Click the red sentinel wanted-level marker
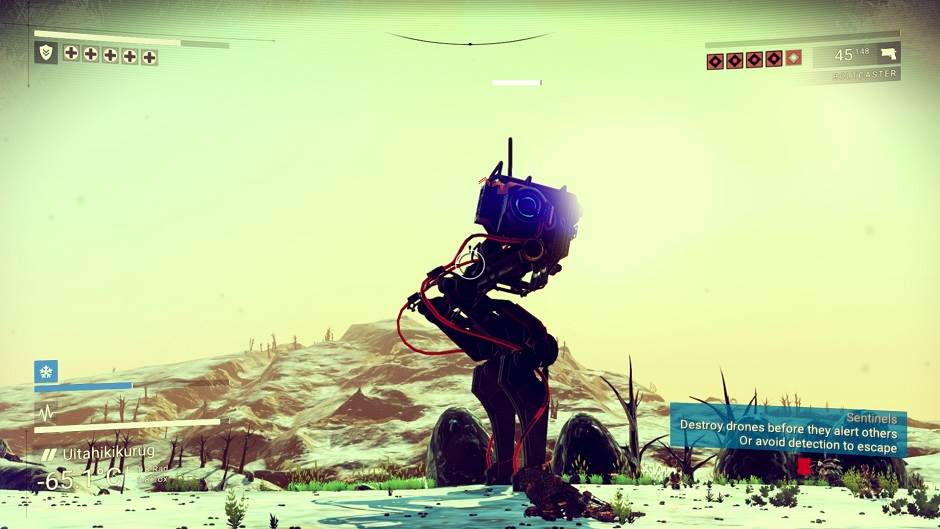Screen dimensions: 940x529 (x=804, y=466)
